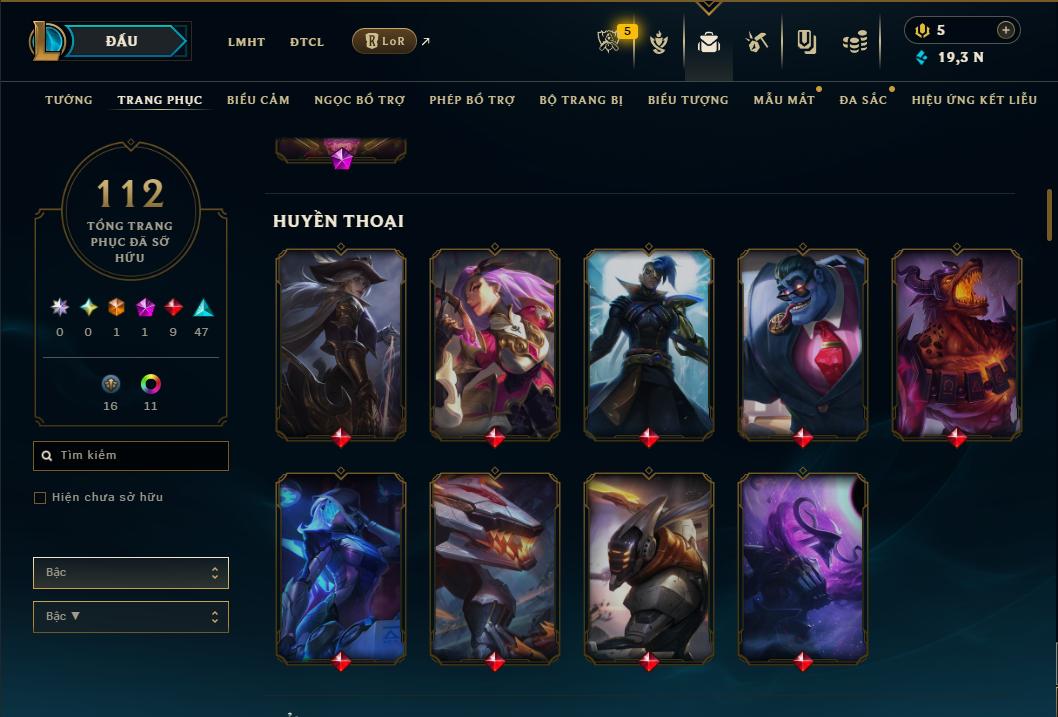Open the ĐA SẮC tab

[863, 100]
